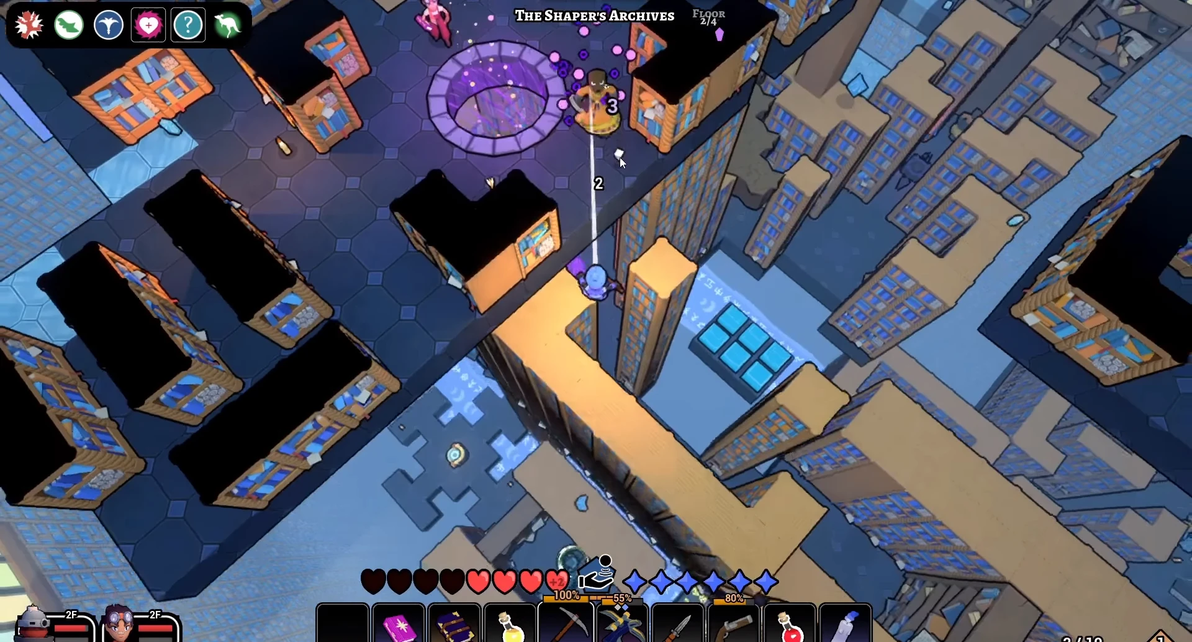The height and width of the screenshot is (642, 1192).
Task: Select the flintlock pistol slot
Action: point(734,626)
